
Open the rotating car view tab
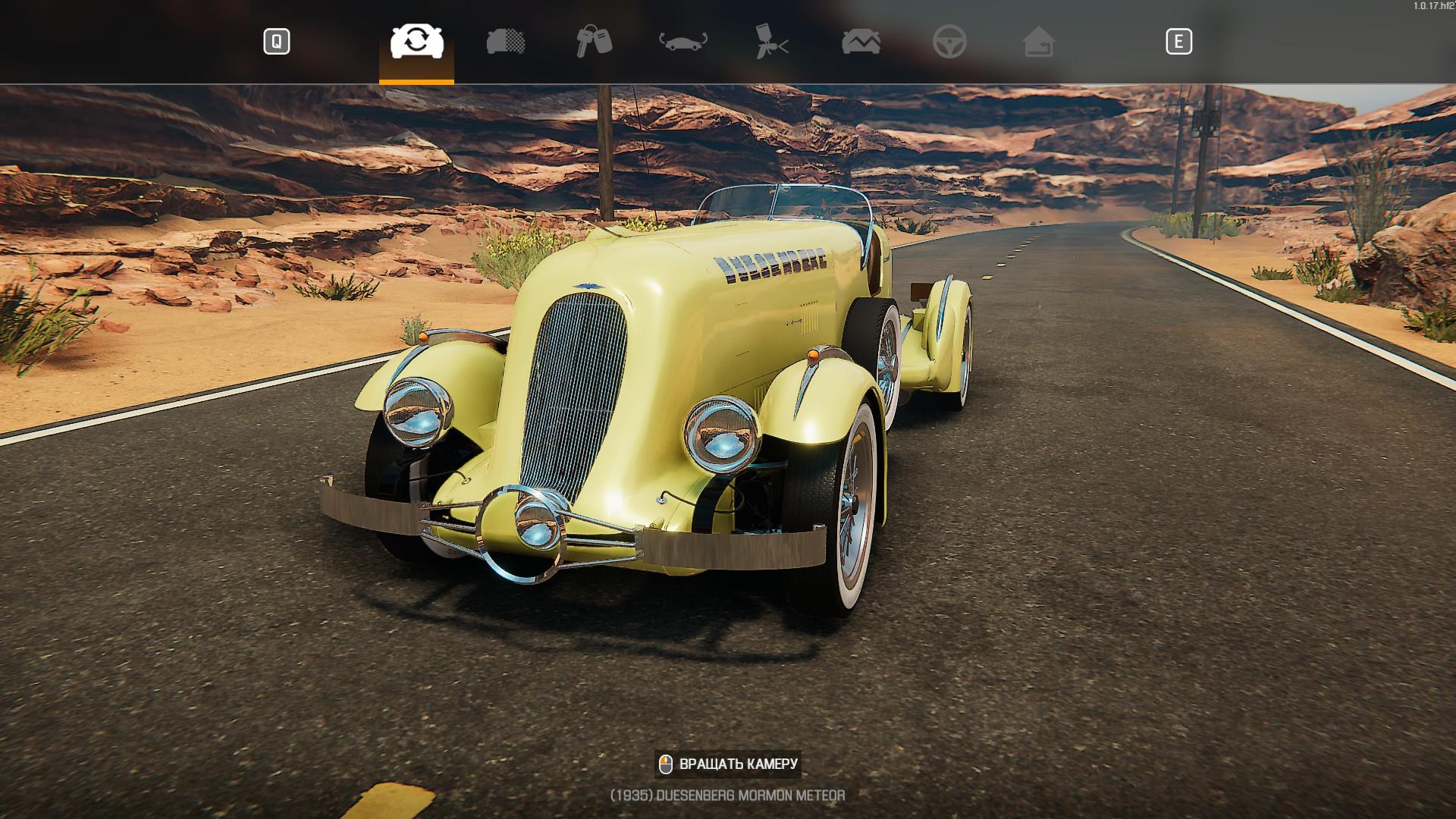pyautogui.click(x=682, y=42)
